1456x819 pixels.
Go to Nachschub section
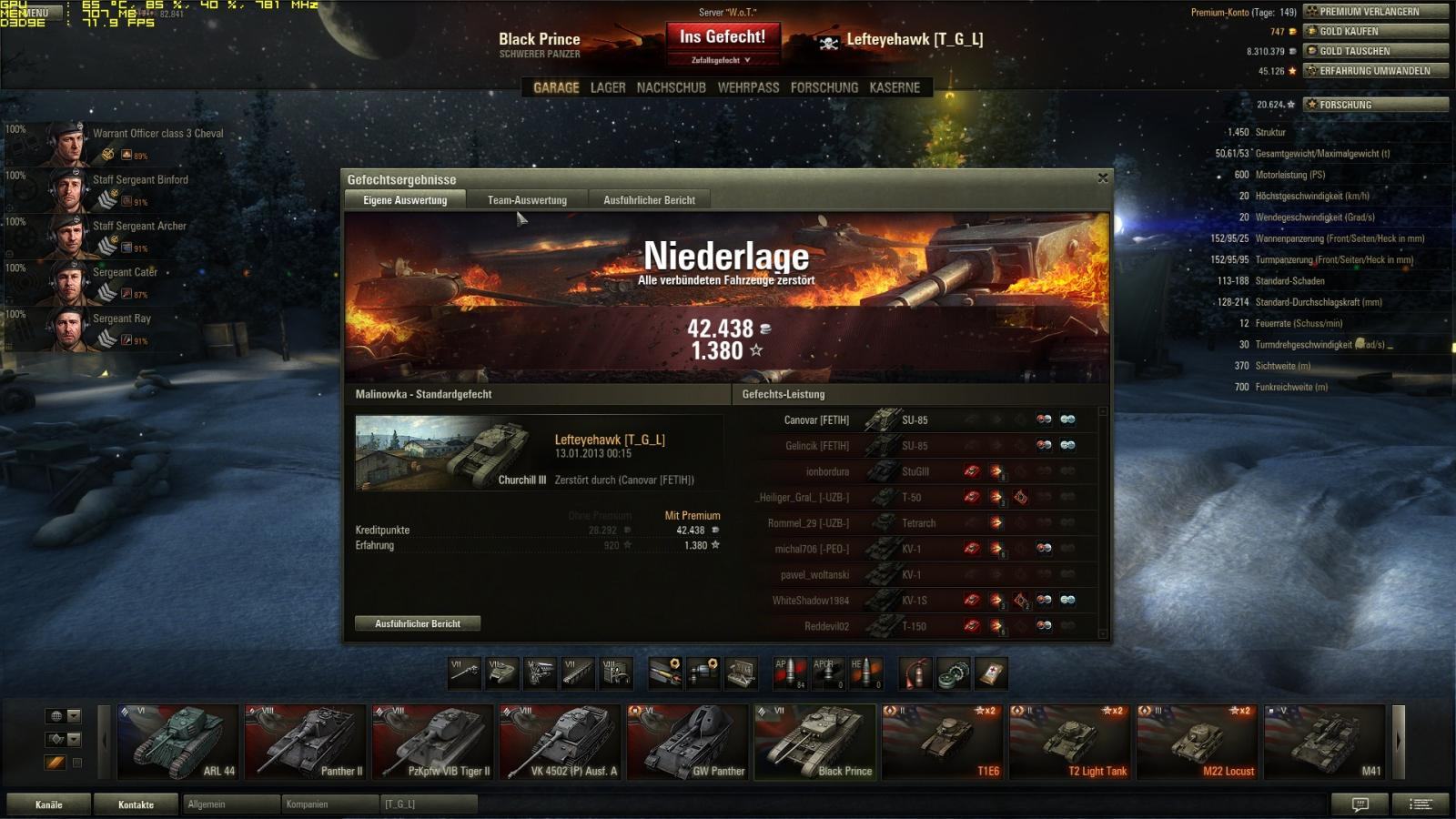pos(671,87)
